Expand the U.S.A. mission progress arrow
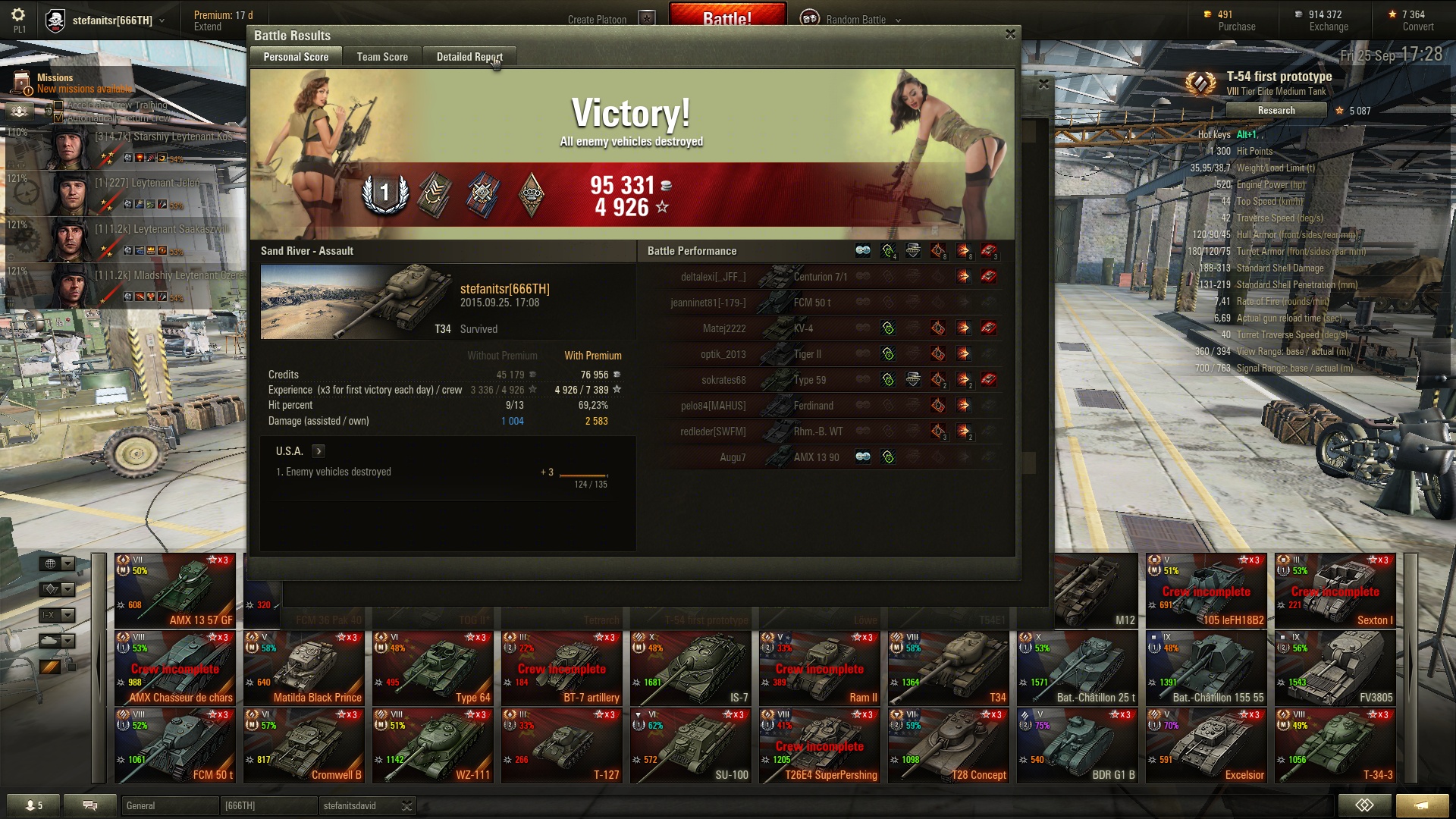1456x819 pixels. point(318,451)
